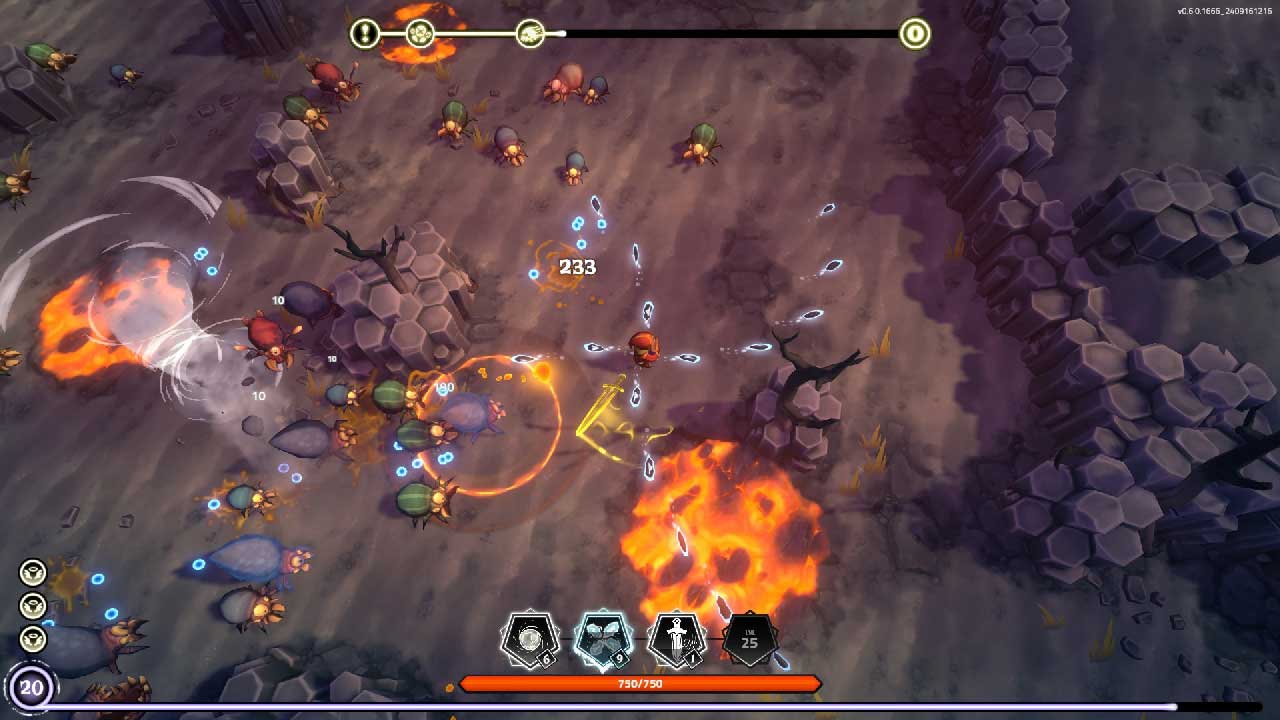Activate the glowing ice crystal ability
The width and height of the screenshot is (1280, 720).
pos(602,640)
